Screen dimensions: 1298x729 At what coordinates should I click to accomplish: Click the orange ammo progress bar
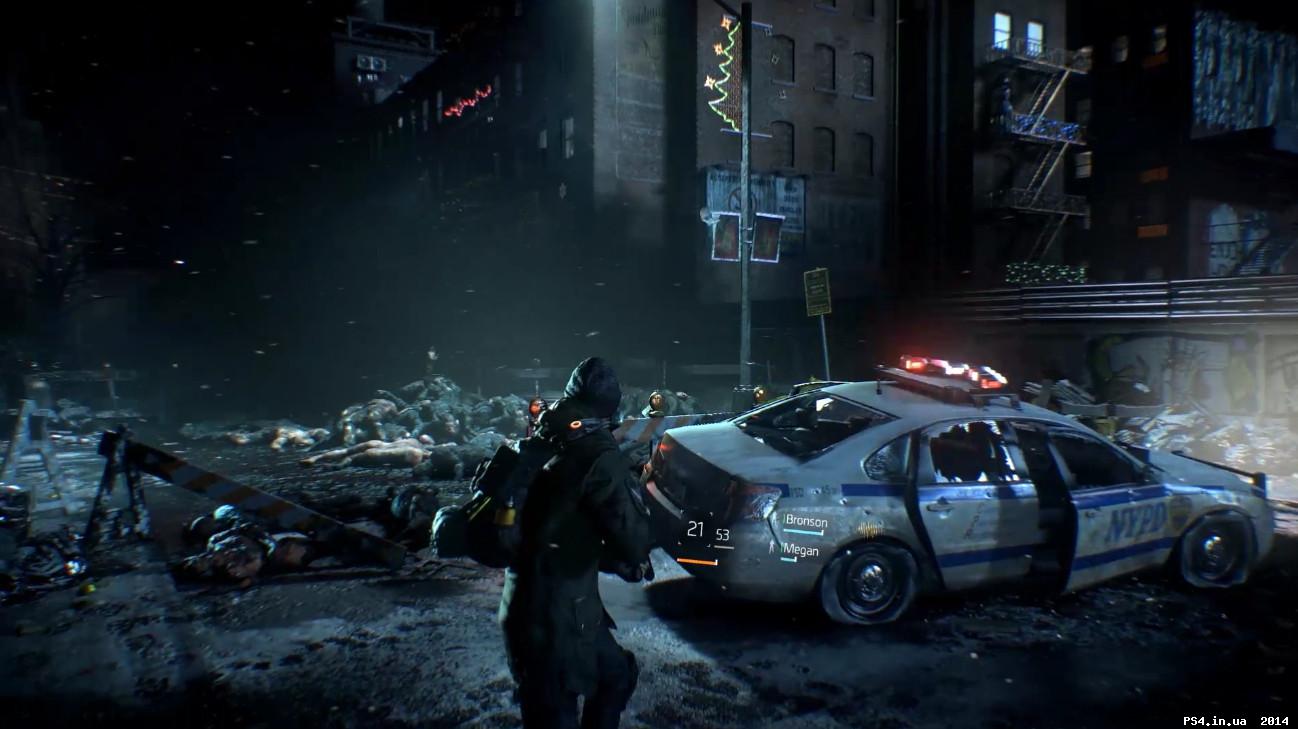[x=696, y=560]
